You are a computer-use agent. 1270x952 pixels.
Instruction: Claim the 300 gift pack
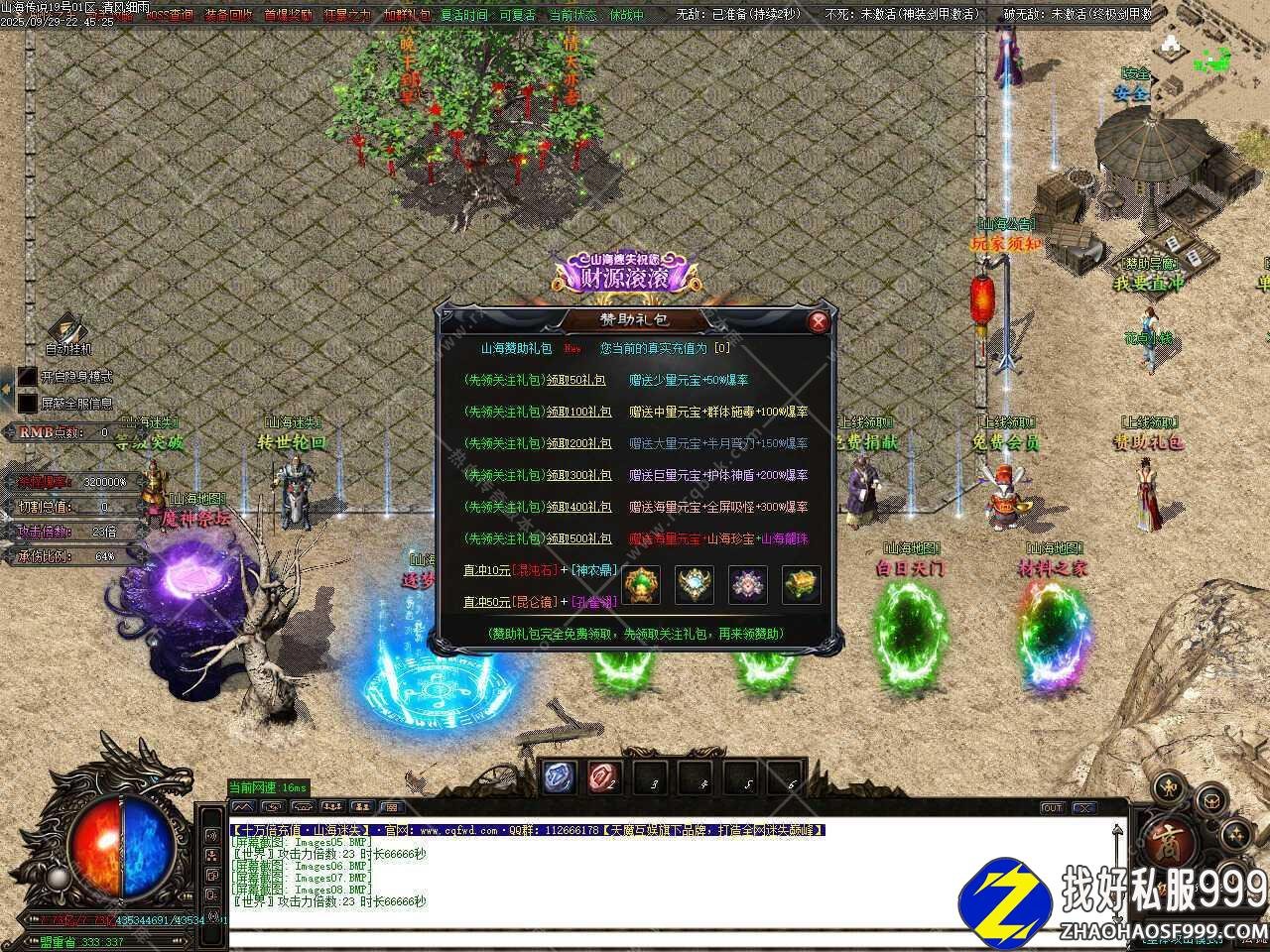click(581, 475)
